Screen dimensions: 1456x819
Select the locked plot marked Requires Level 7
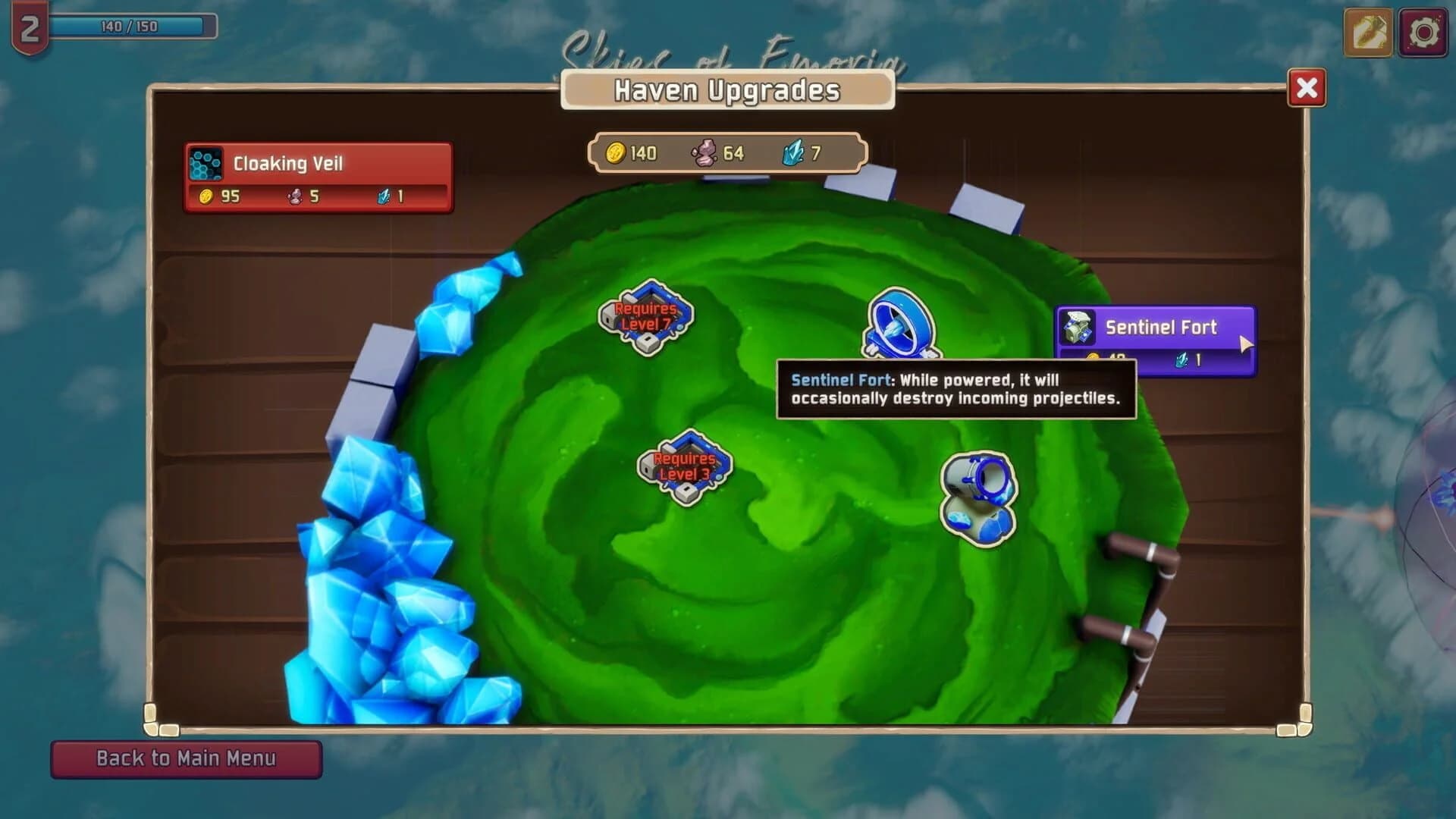[x=643, y=318]
